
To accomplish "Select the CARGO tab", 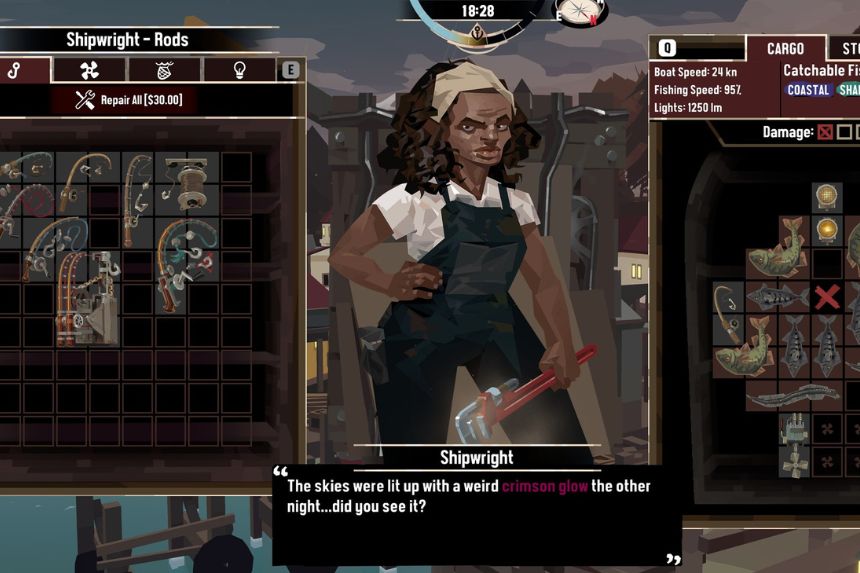I will (785, 48).
